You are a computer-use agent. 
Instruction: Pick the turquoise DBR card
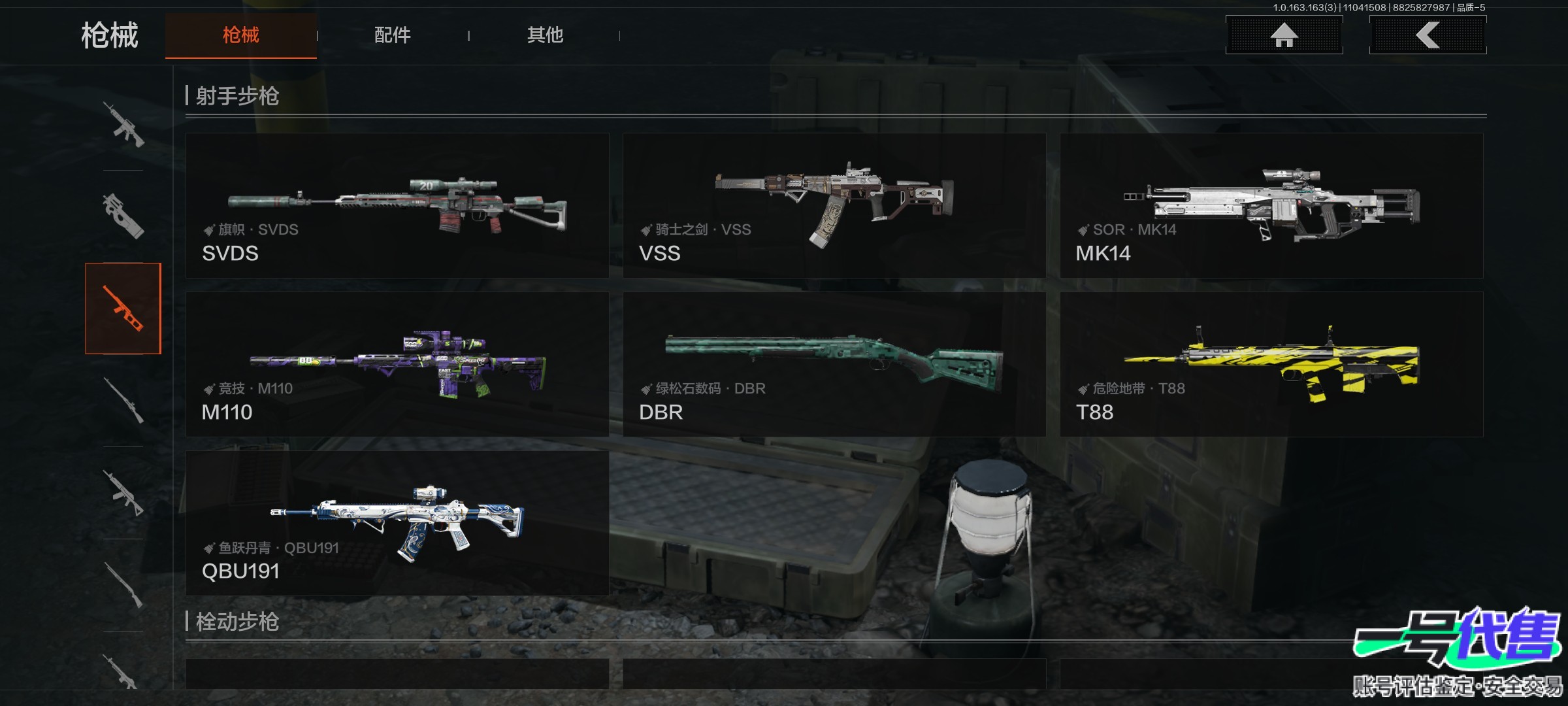(x=834, y=365)
